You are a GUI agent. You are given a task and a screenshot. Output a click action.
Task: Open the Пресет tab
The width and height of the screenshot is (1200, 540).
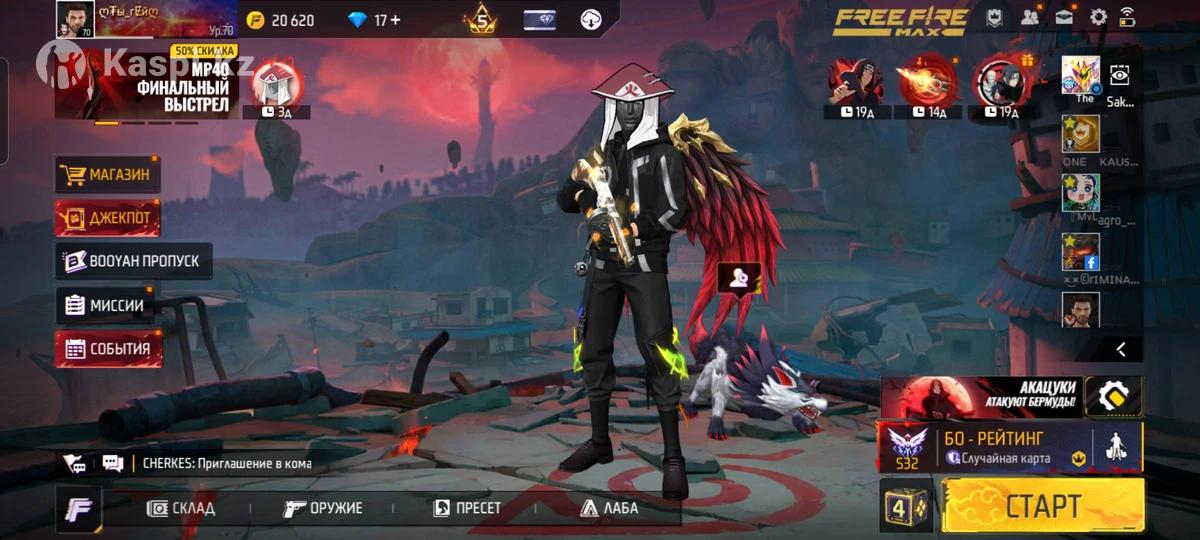(467, 508)
